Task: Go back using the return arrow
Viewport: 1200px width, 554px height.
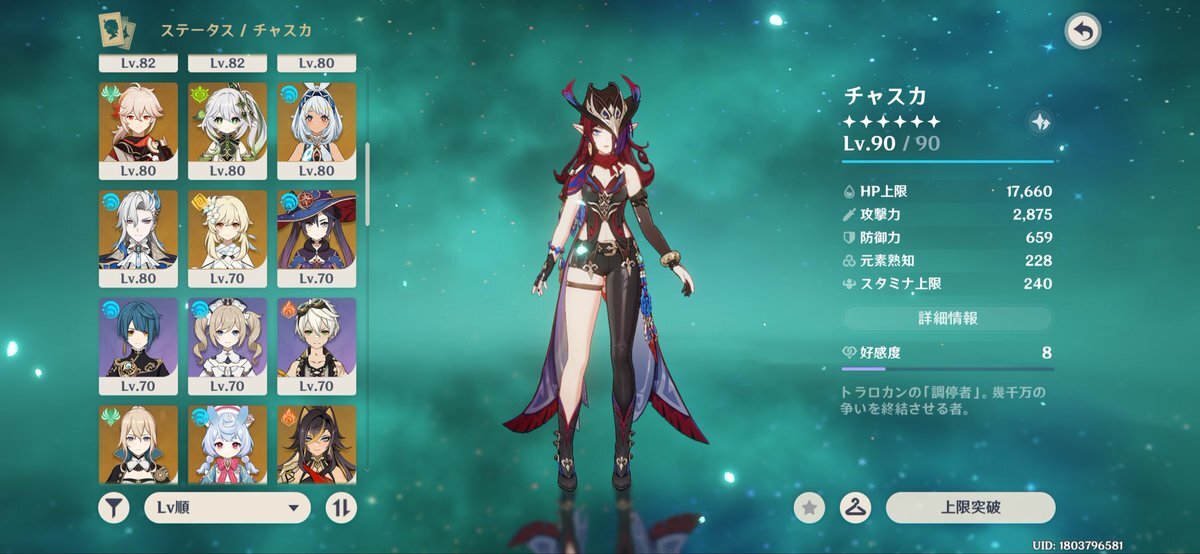Action: [x=1082, y=31]
